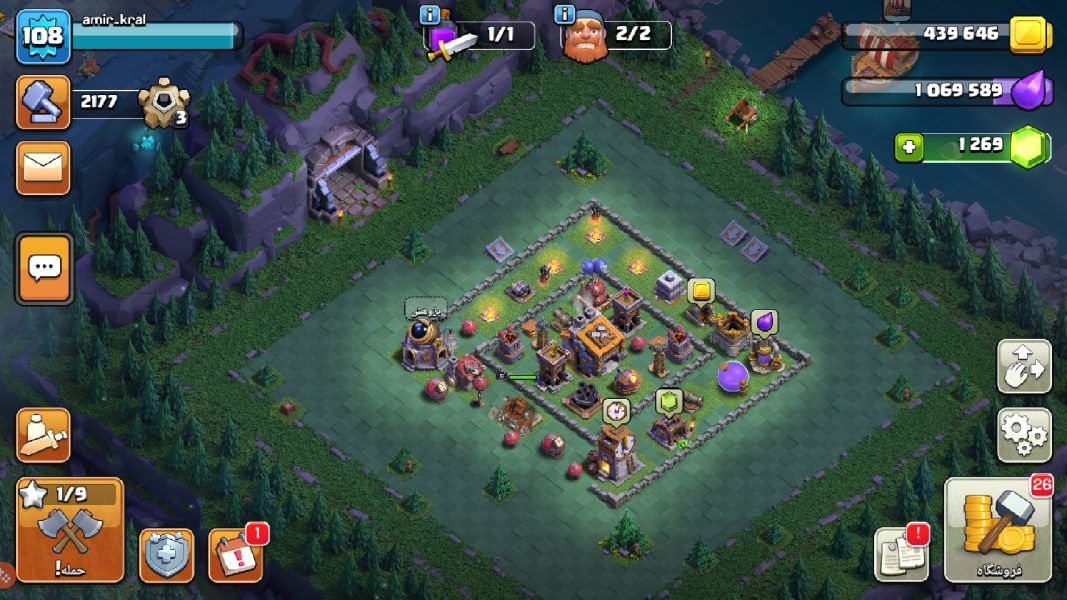This screenshot has height=600, width=1067.
Task: Open the player profile level 108 badge
Action: coord(43,36)
